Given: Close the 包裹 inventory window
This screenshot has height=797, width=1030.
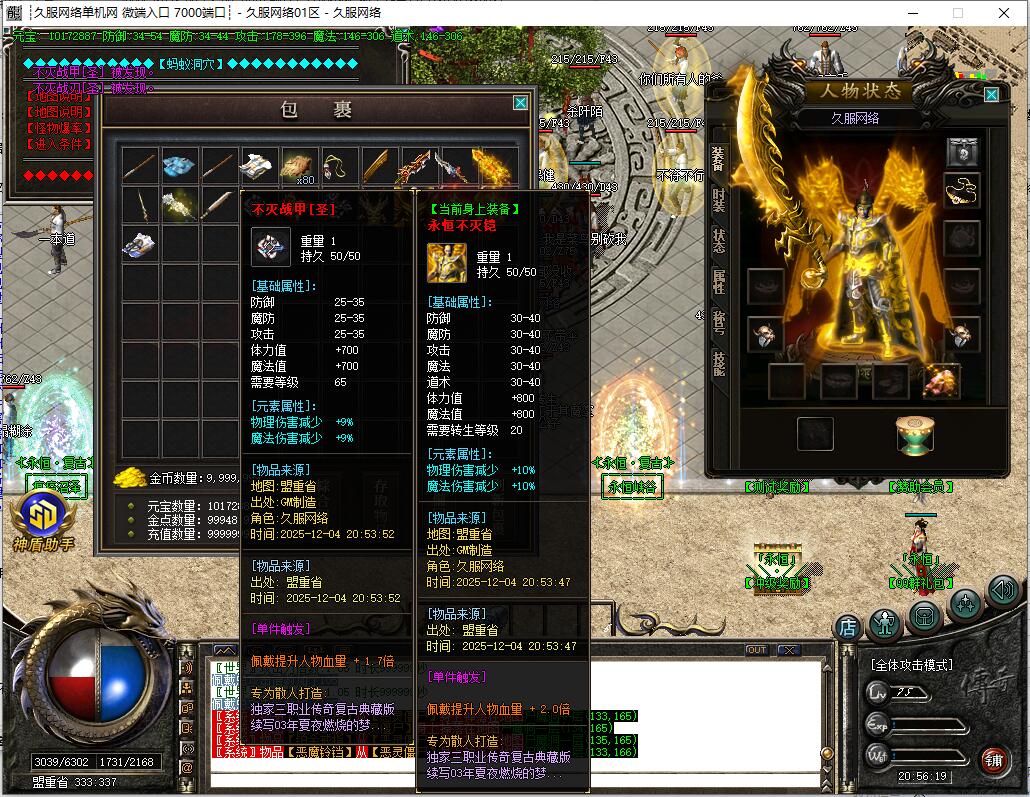Looking at the screenshot, I should point(520,102).
